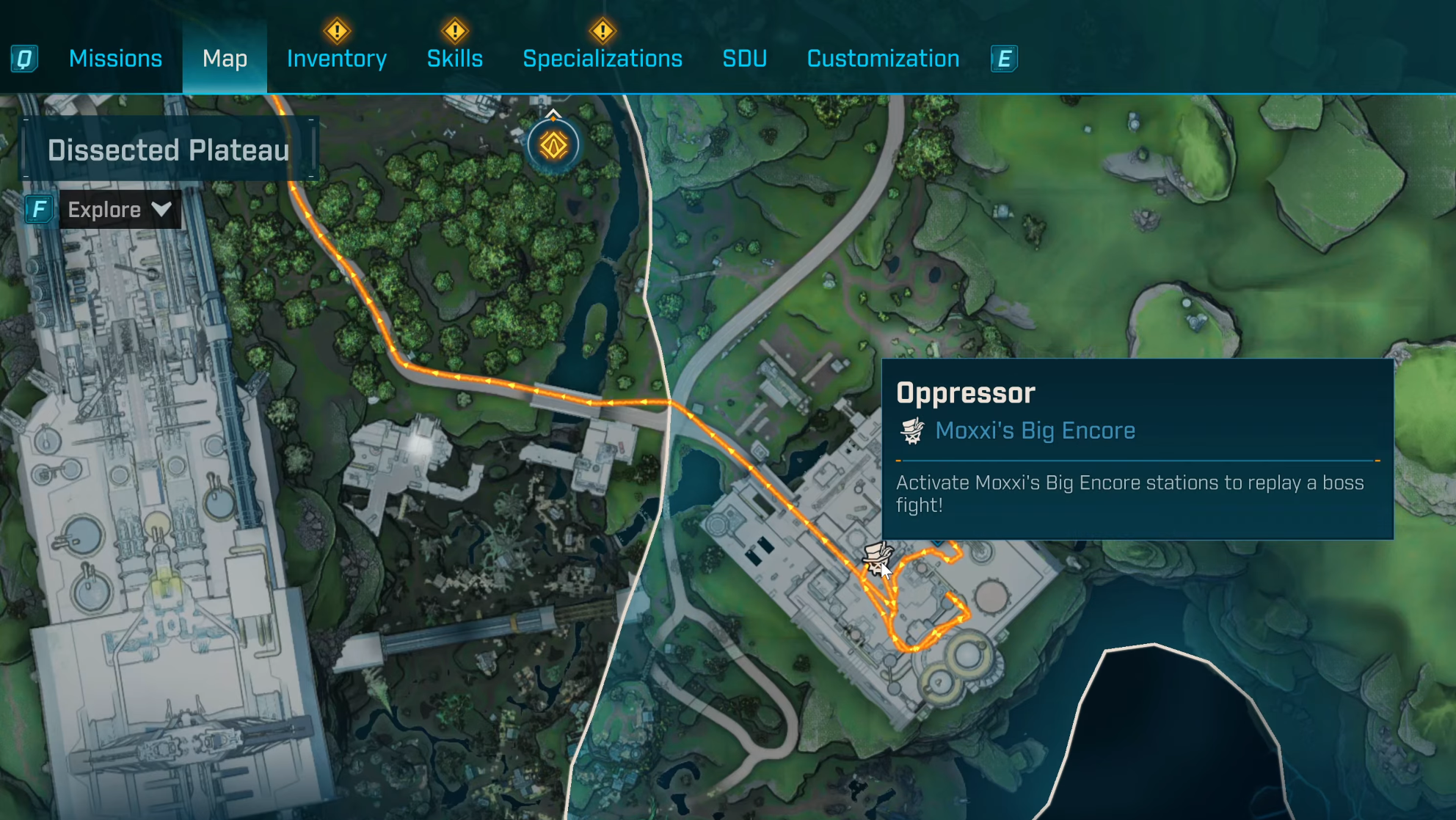Open the Specializations tab
The height and width of the screenshot is (820, 1456).
(x=603, y=59)
